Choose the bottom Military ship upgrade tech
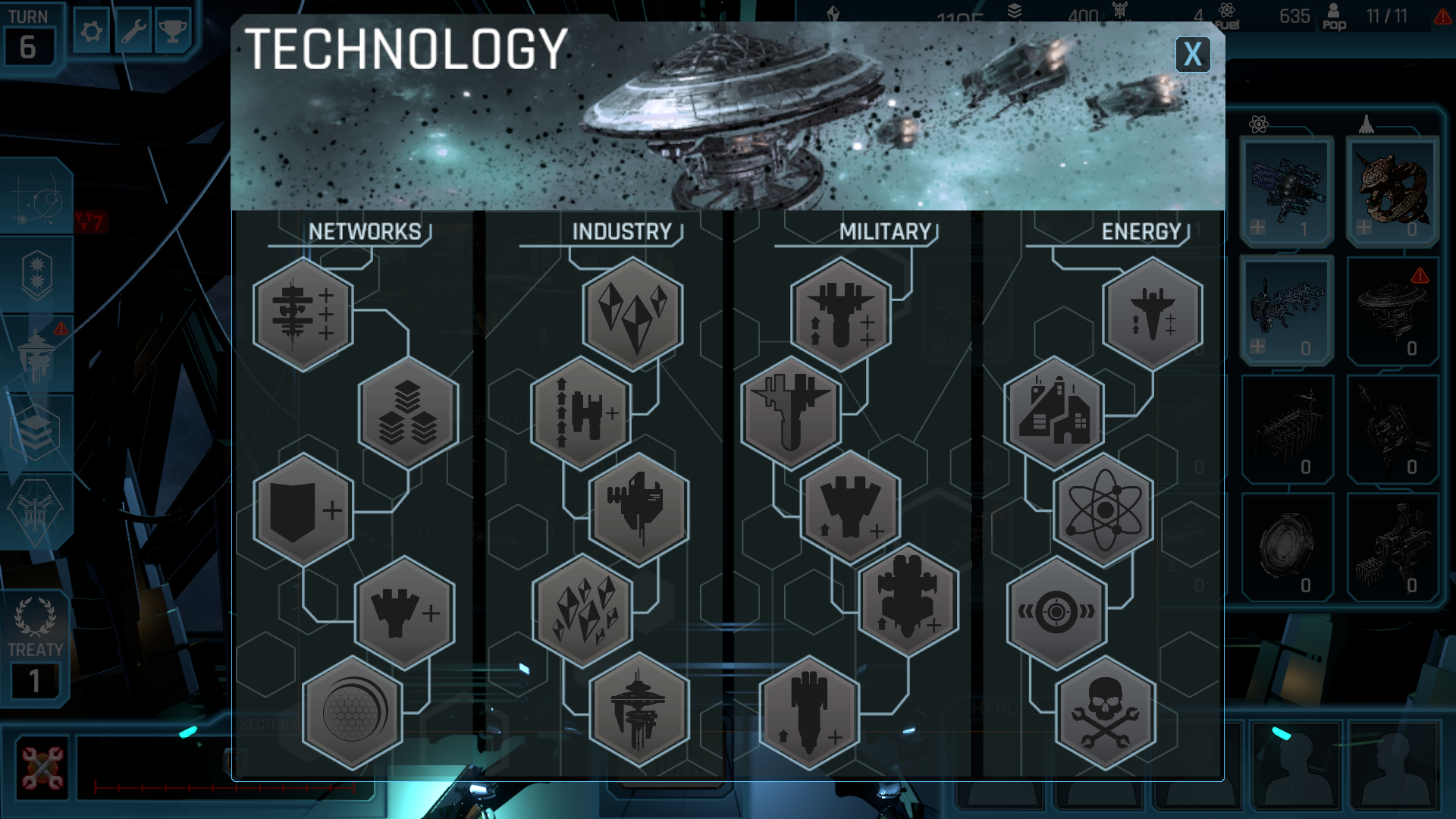This screenshot has height=819, width=1456. point(809,713)
